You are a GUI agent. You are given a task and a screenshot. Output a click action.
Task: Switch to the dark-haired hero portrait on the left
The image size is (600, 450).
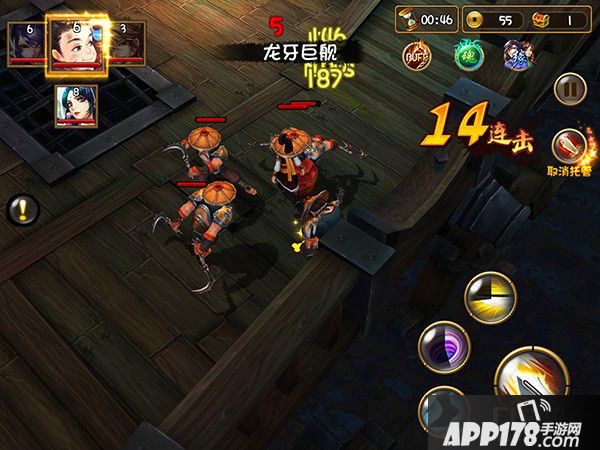coord(25,44)
